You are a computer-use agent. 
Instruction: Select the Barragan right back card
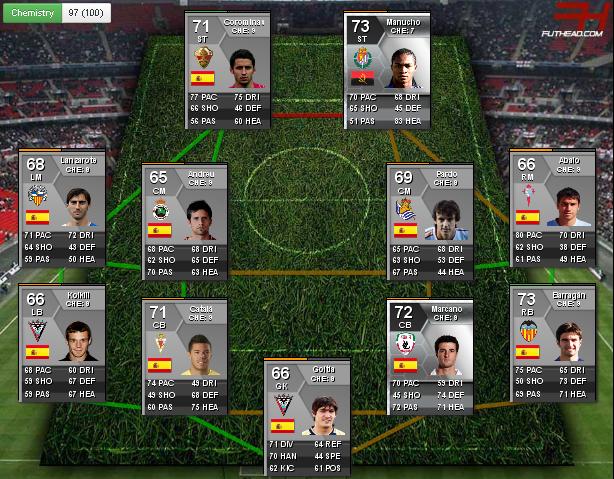tap(553, 343)
